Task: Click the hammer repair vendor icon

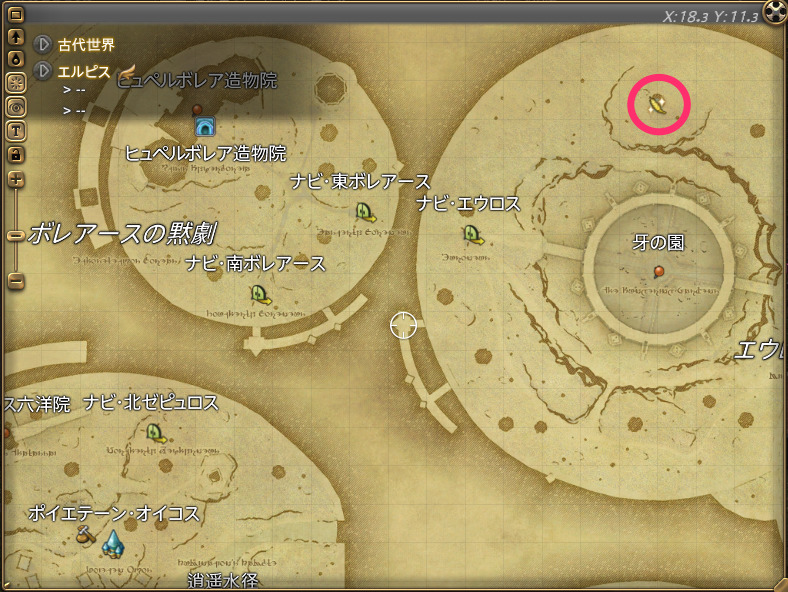Action: [x=86, y=537]
